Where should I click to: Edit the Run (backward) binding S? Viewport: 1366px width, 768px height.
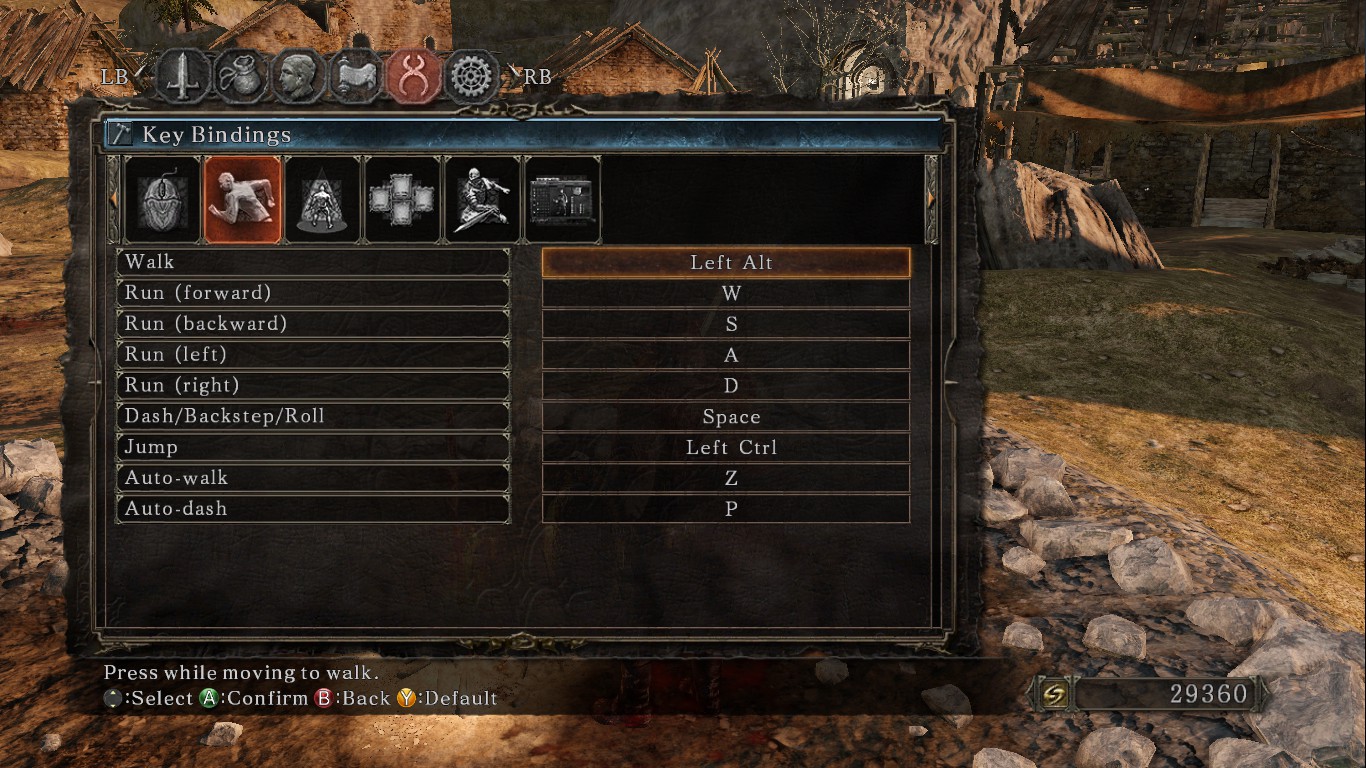(726, 324)
